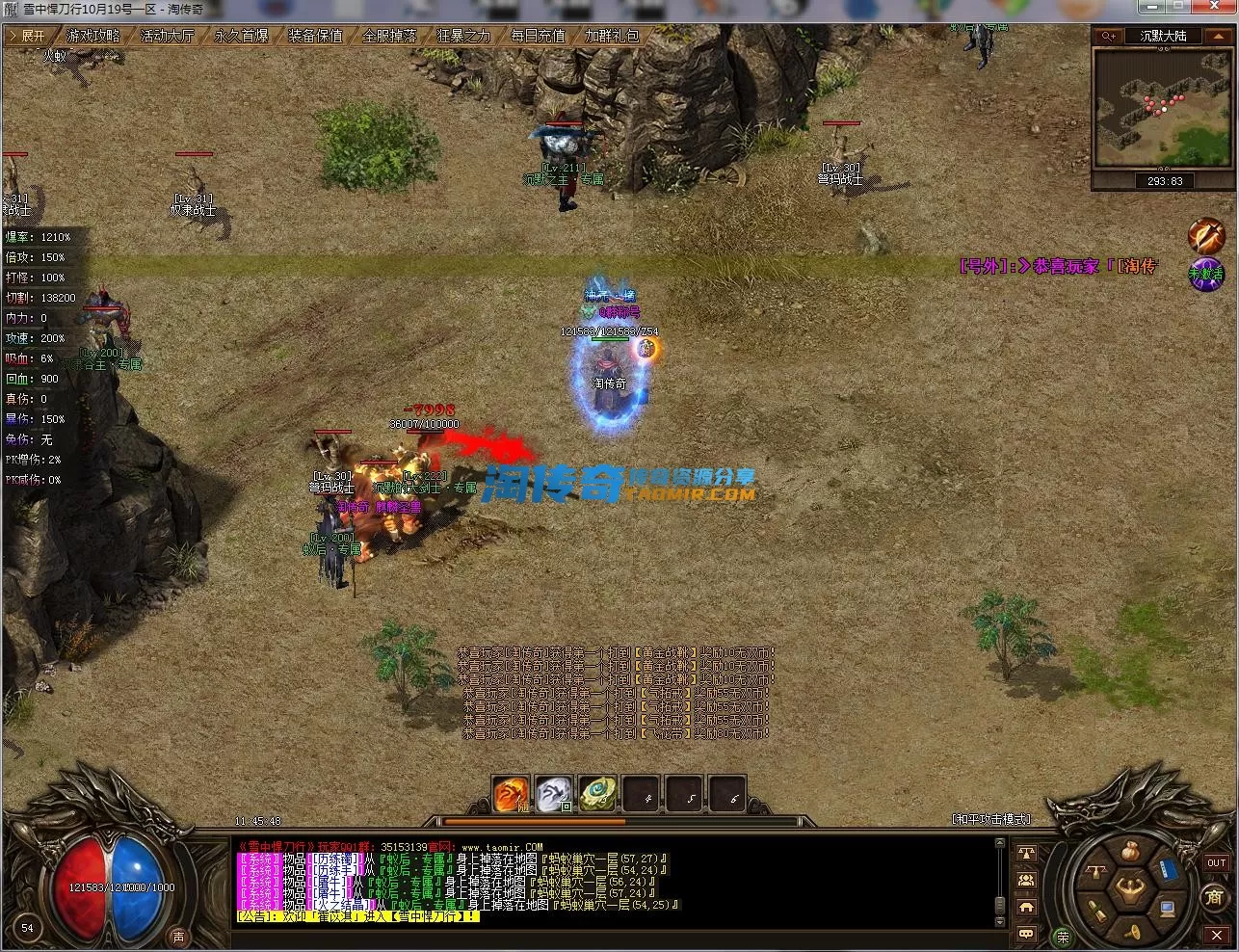Open the chat bubble button beside the chat log
Screen dimensions: 1239x952
pos(1026,933)
